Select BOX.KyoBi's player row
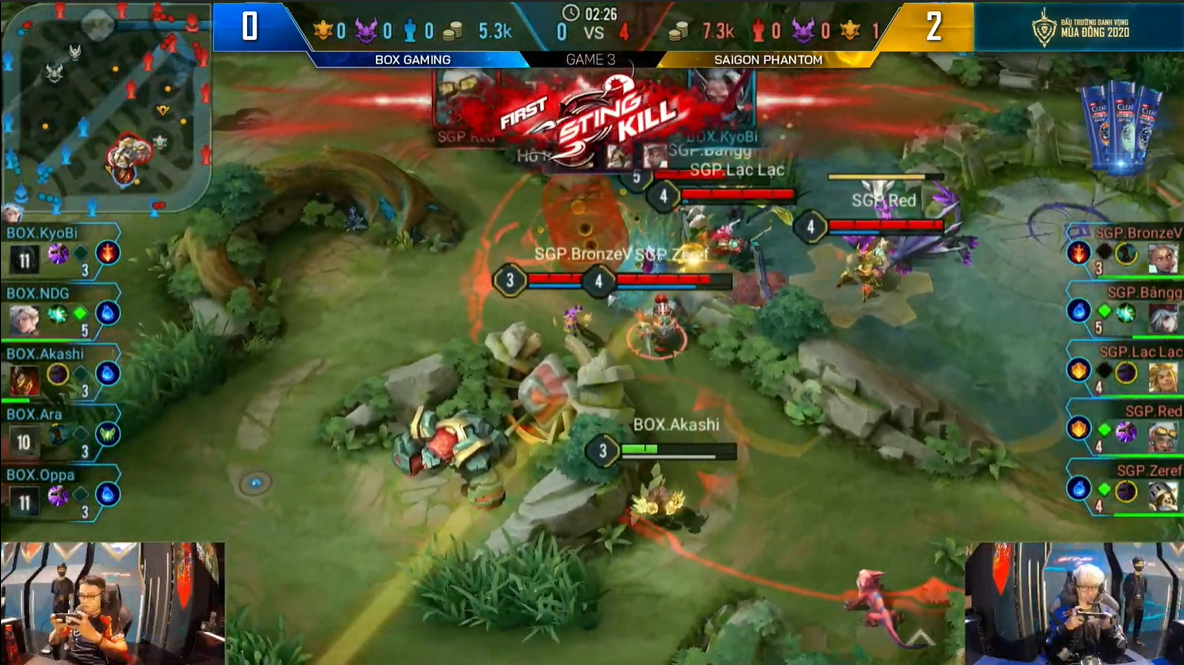The width and height of the screenshot is (1184, 665). [62, 252]
